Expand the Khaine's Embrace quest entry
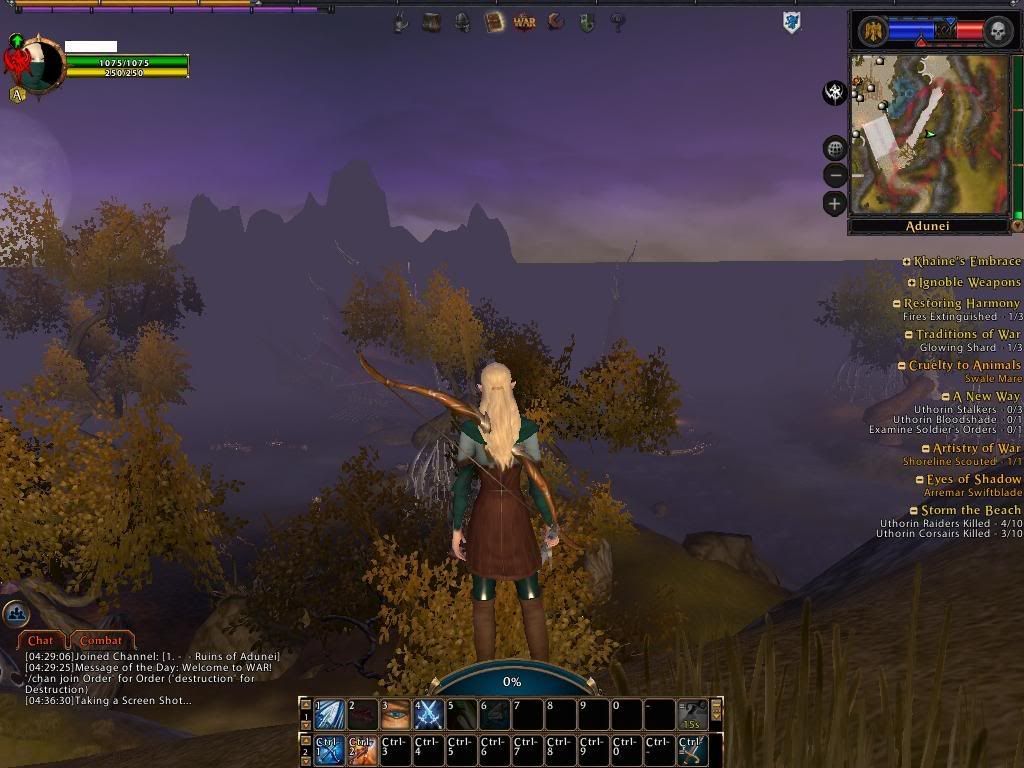The height and width of the screenshot is (768, 1024). coord(907,262)
